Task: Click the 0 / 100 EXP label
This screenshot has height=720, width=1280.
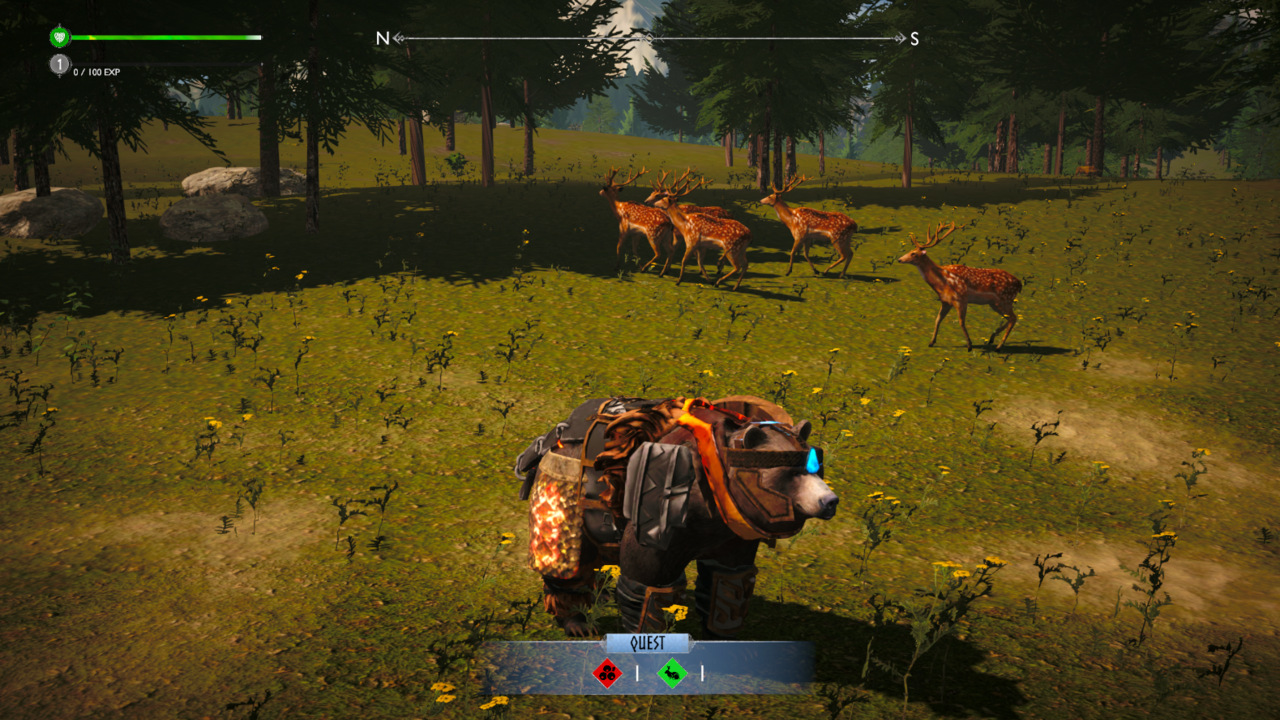Action: point(95,73)
